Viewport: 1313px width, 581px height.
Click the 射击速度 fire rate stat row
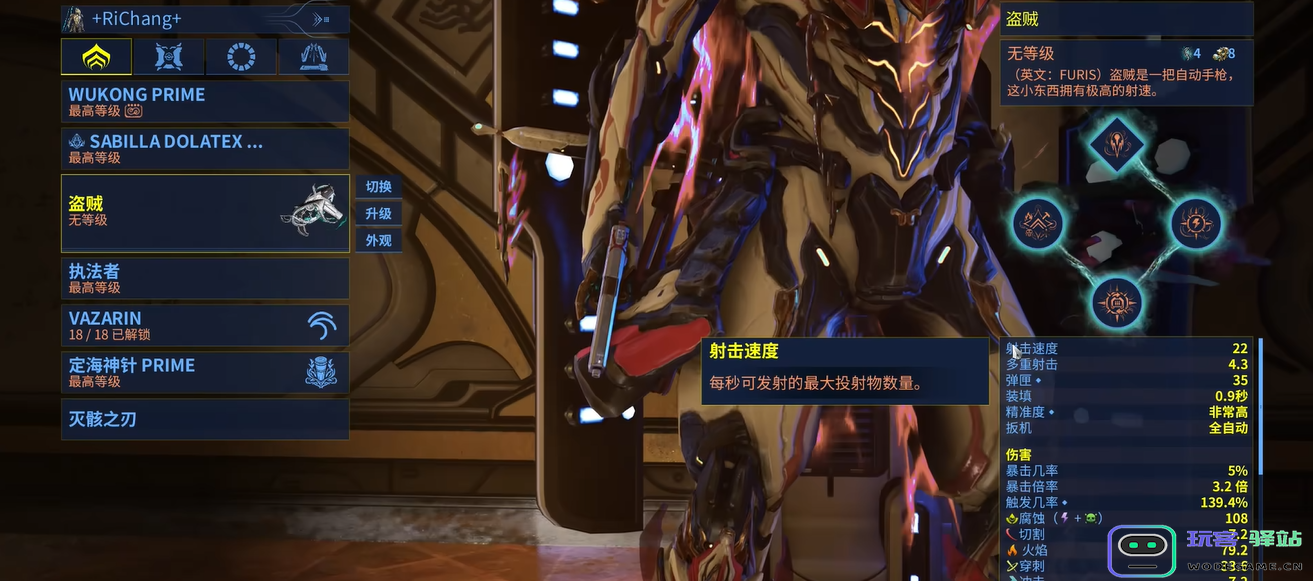[1126, 348]
